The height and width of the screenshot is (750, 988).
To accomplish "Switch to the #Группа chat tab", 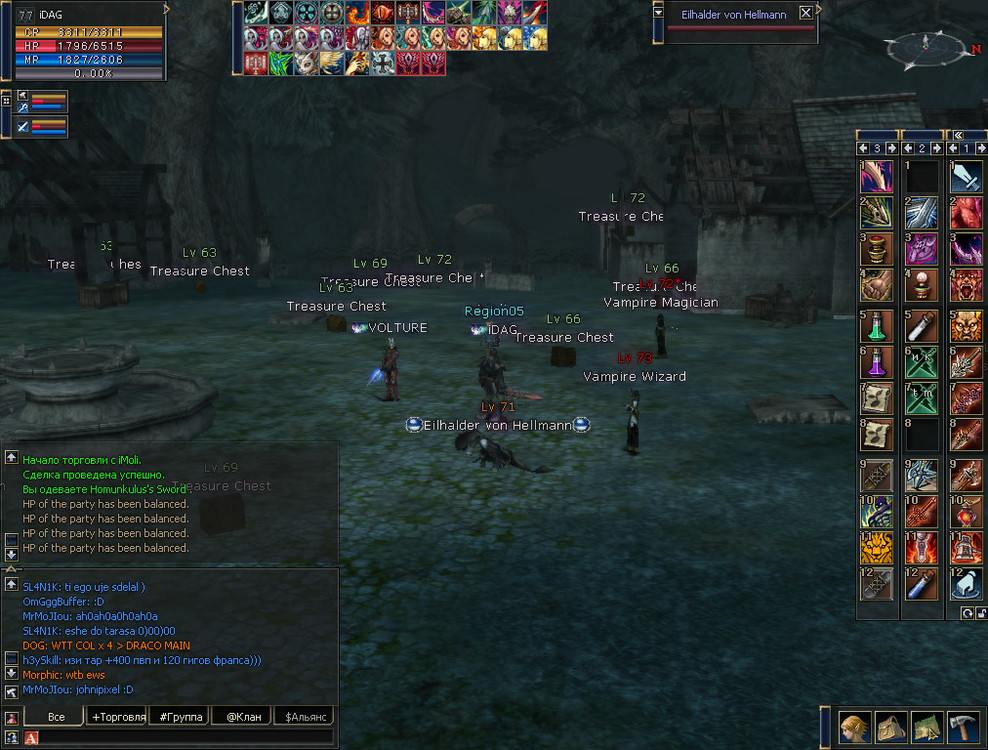I will (180, 716).
